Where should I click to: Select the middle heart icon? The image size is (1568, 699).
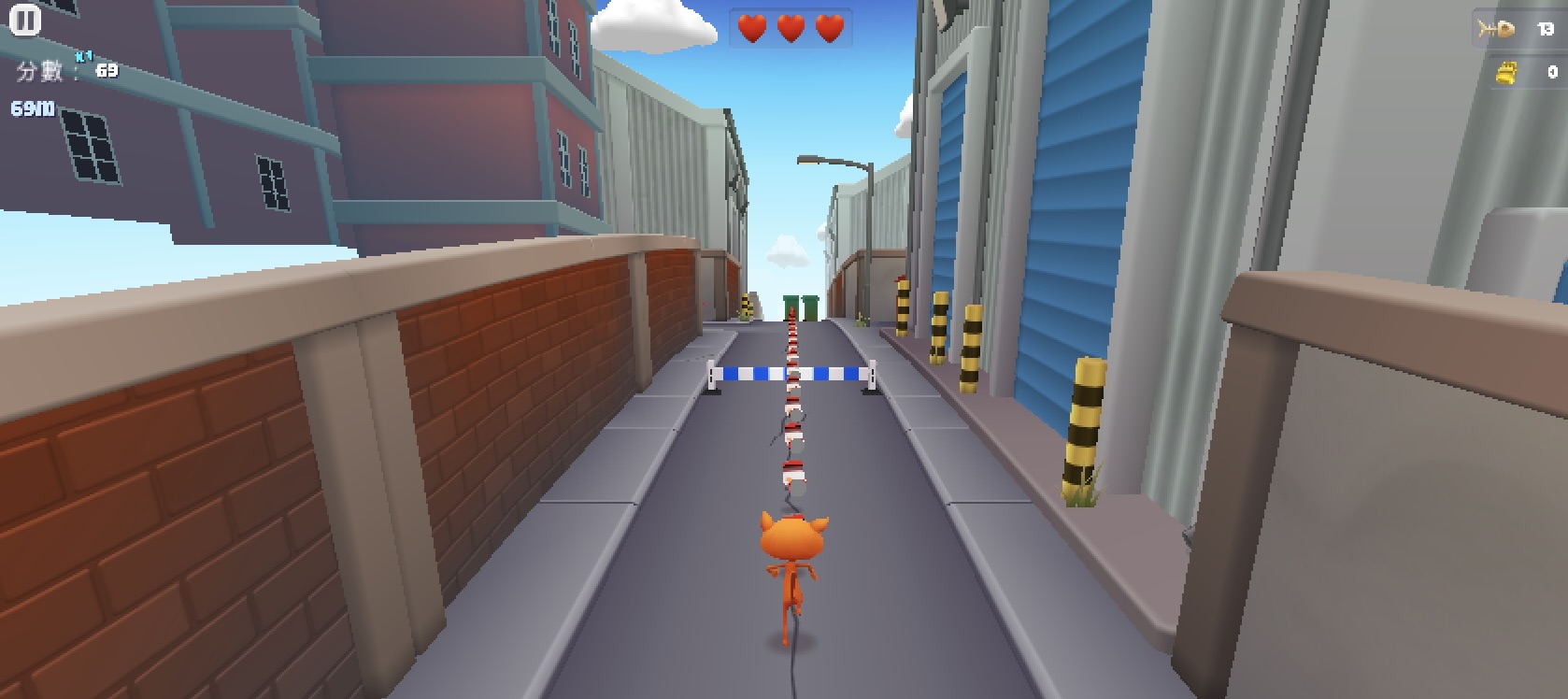coord(790,27)
